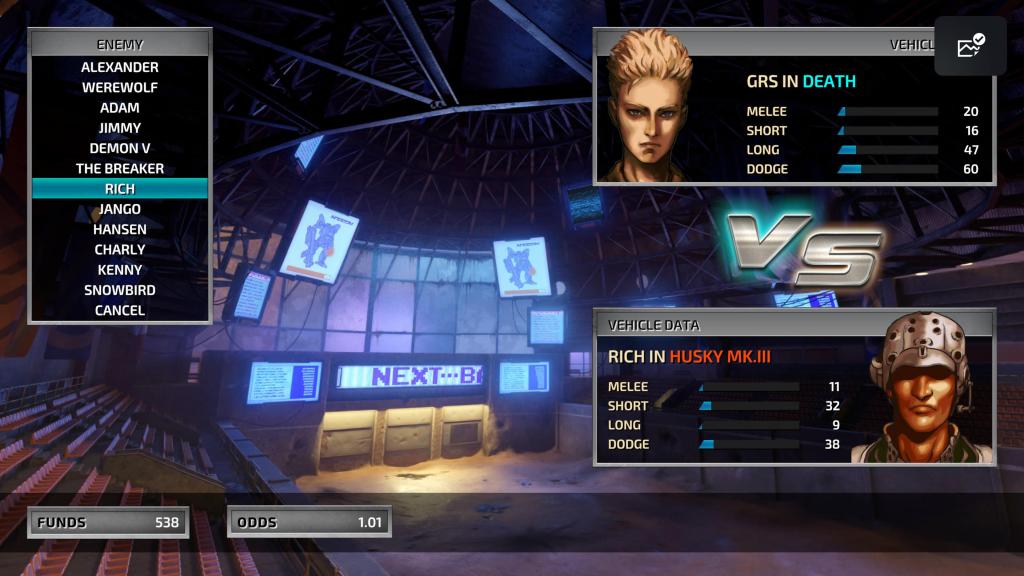This screenshot has height=576, width=1024.
Task: Choose Demon V as the enemy
Action: click(120, 148)
